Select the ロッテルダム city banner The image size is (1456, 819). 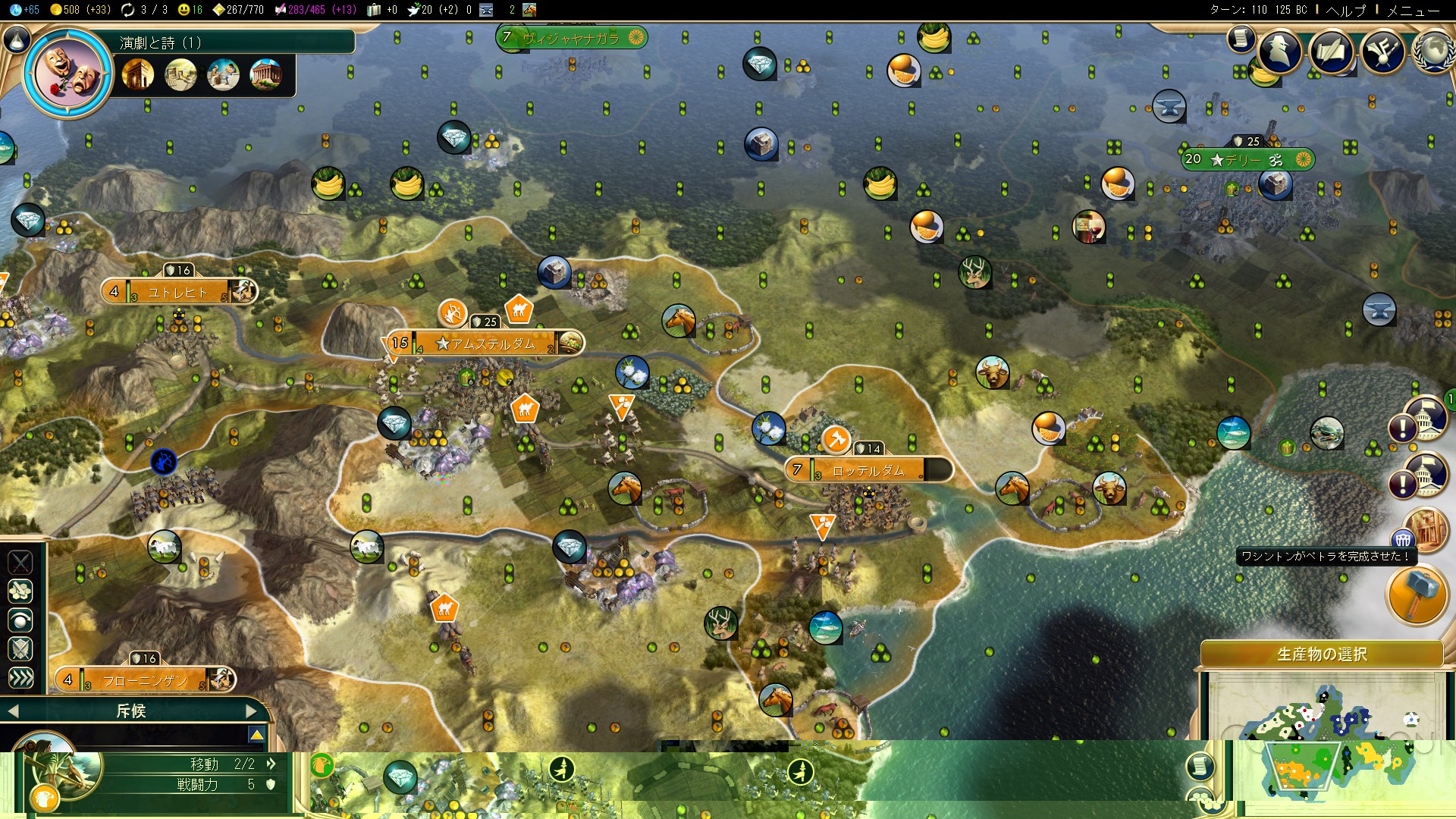tap(868, 471)
